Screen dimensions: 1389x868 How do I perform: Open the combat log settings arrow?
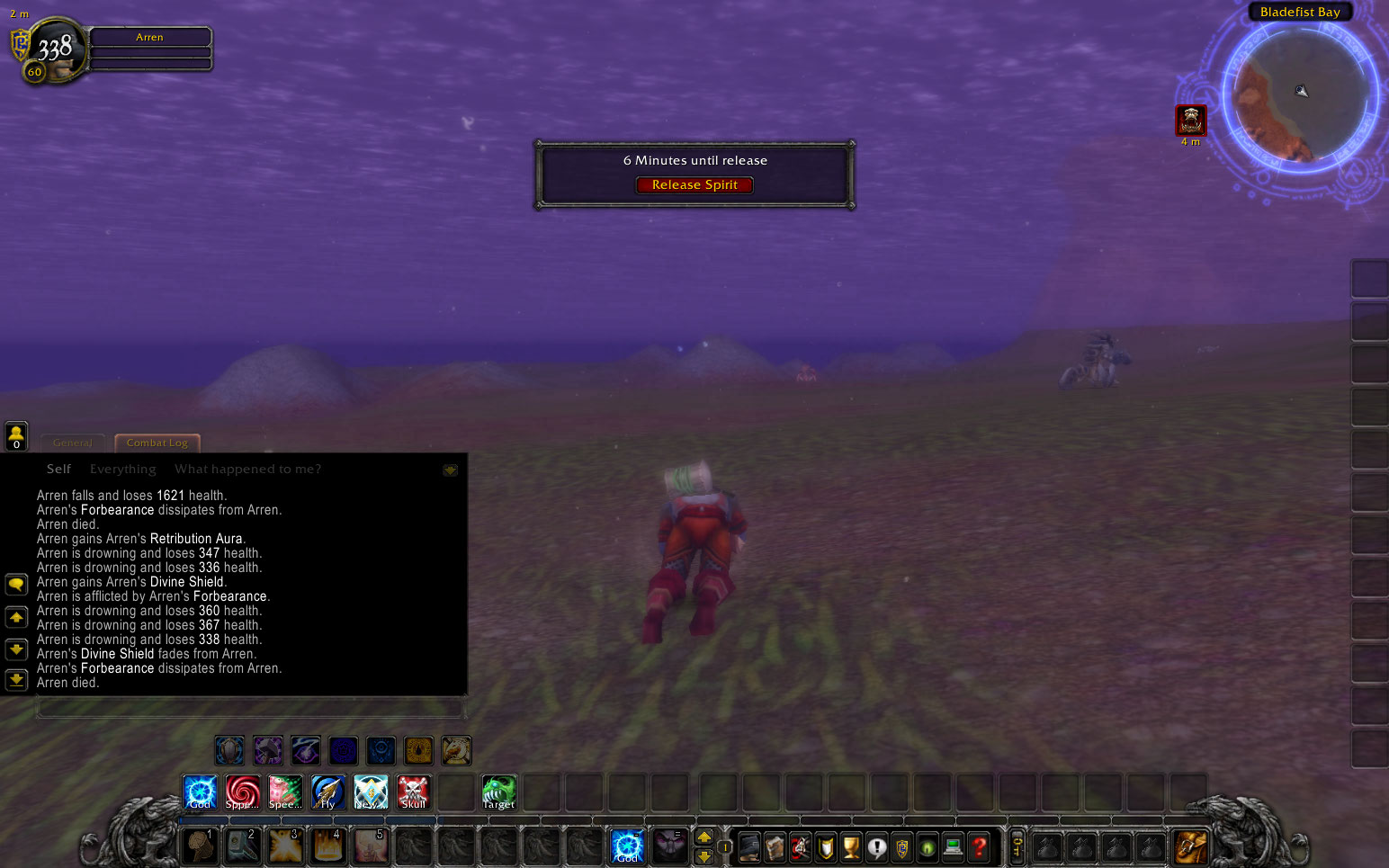tap(449, 470)
